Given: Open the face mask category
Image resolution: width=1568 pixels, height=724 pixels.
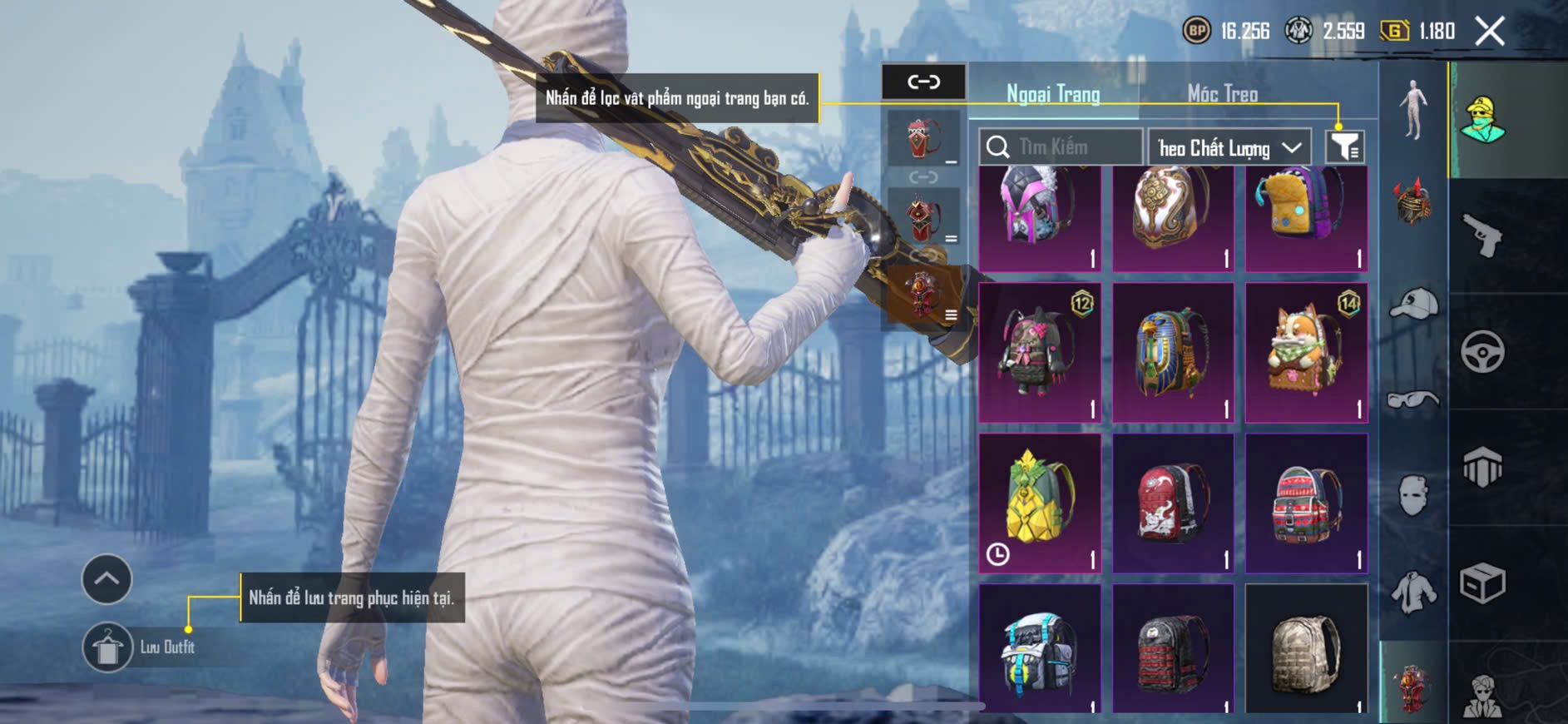Looking at the screenshot, I should [x=1413, y=496].
